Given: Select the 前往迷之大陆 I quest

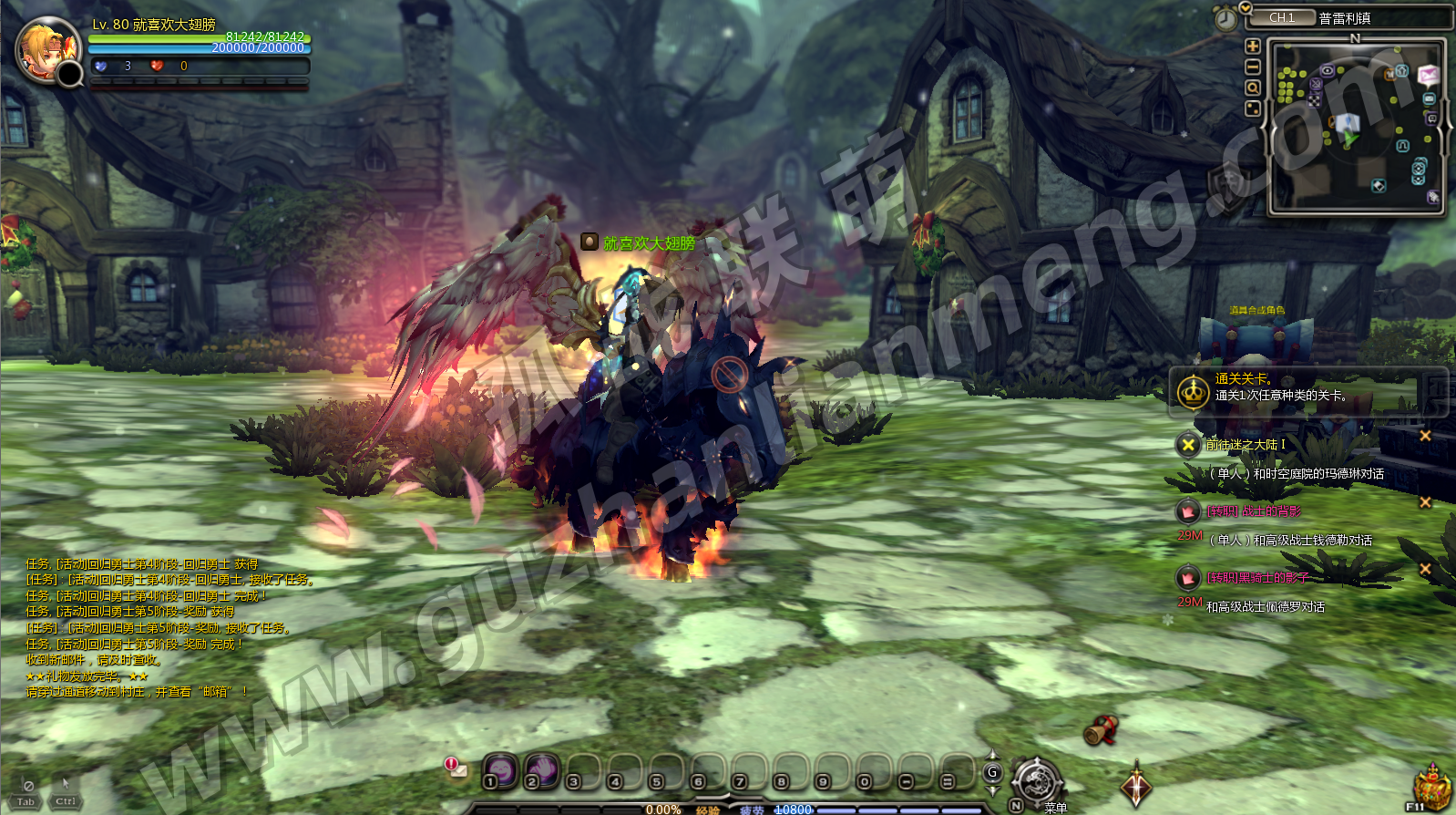Looking at the screenshot, I should coord(1246,445).
